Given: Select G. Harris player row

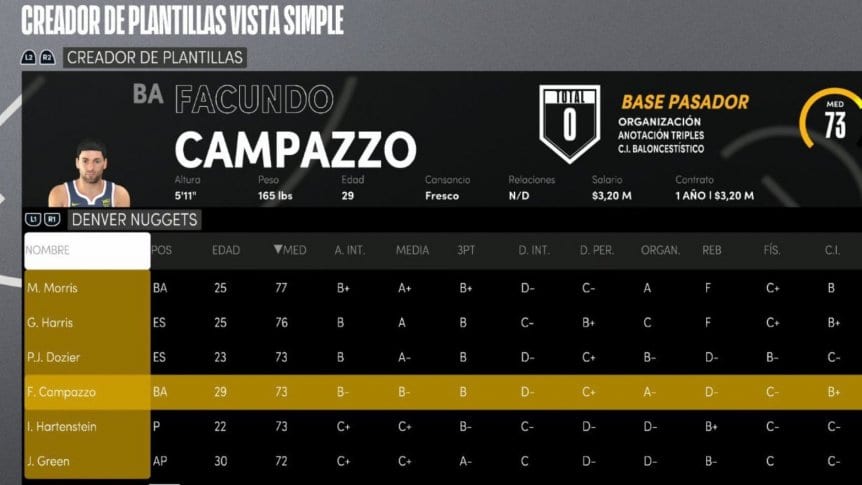Looking at the screenshot, I should point(87,323).
